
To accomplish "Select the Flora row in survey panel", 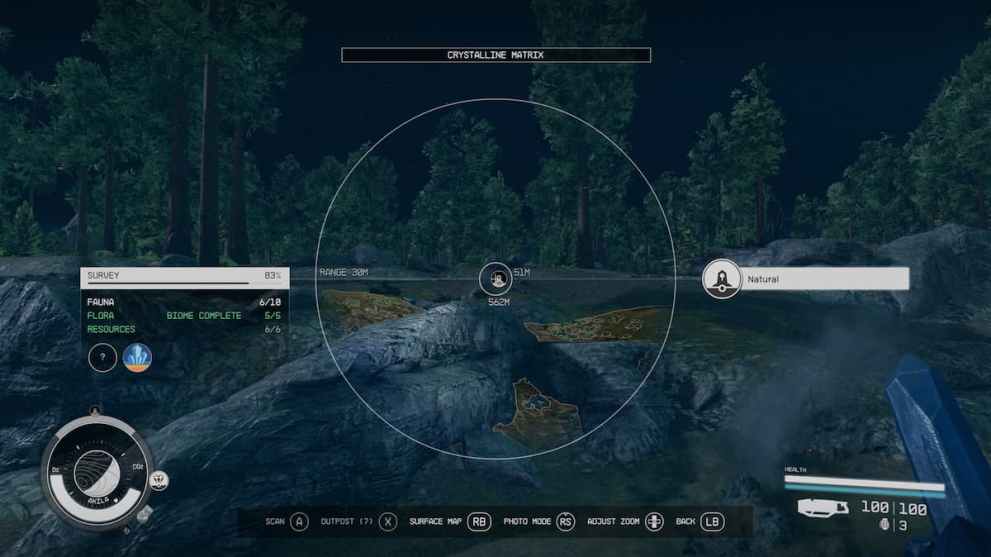I will pos(184,315).
